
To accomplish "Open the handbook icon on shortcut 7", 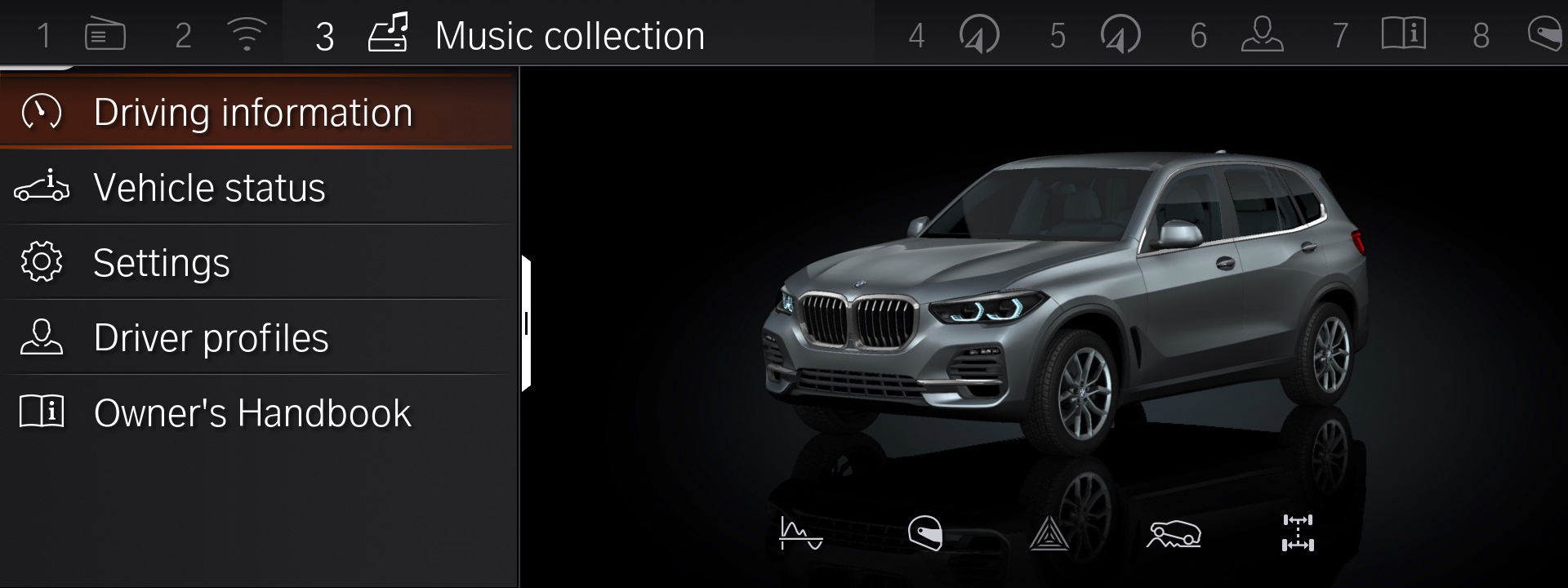I will 1404,34.
